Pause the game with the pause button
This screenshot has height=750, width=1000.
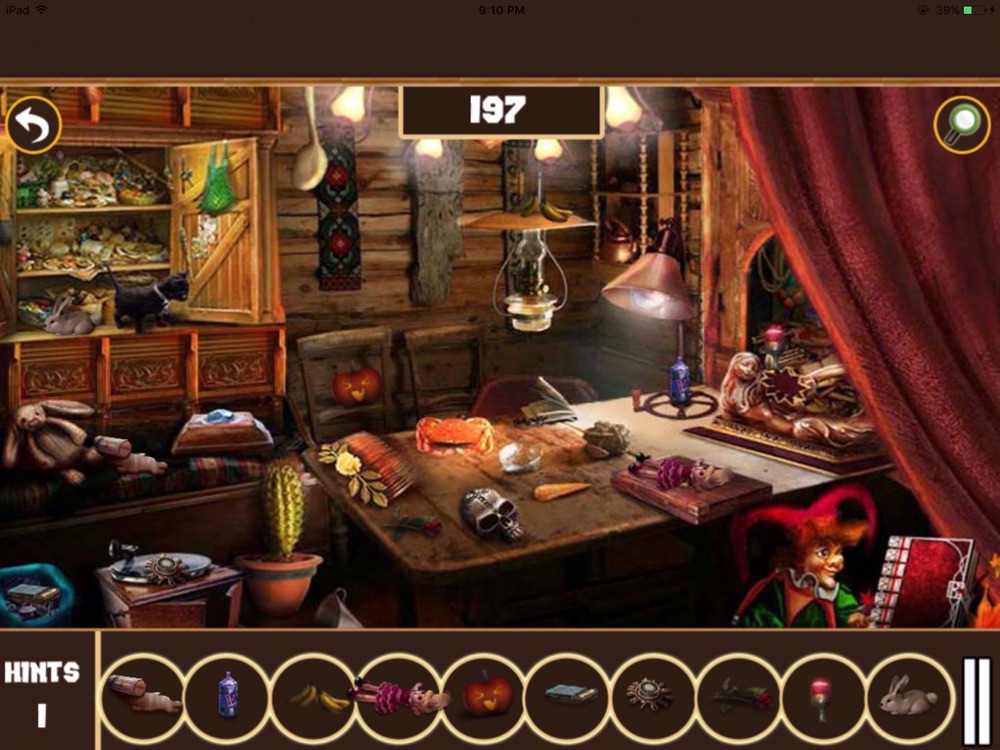(976, 700)
